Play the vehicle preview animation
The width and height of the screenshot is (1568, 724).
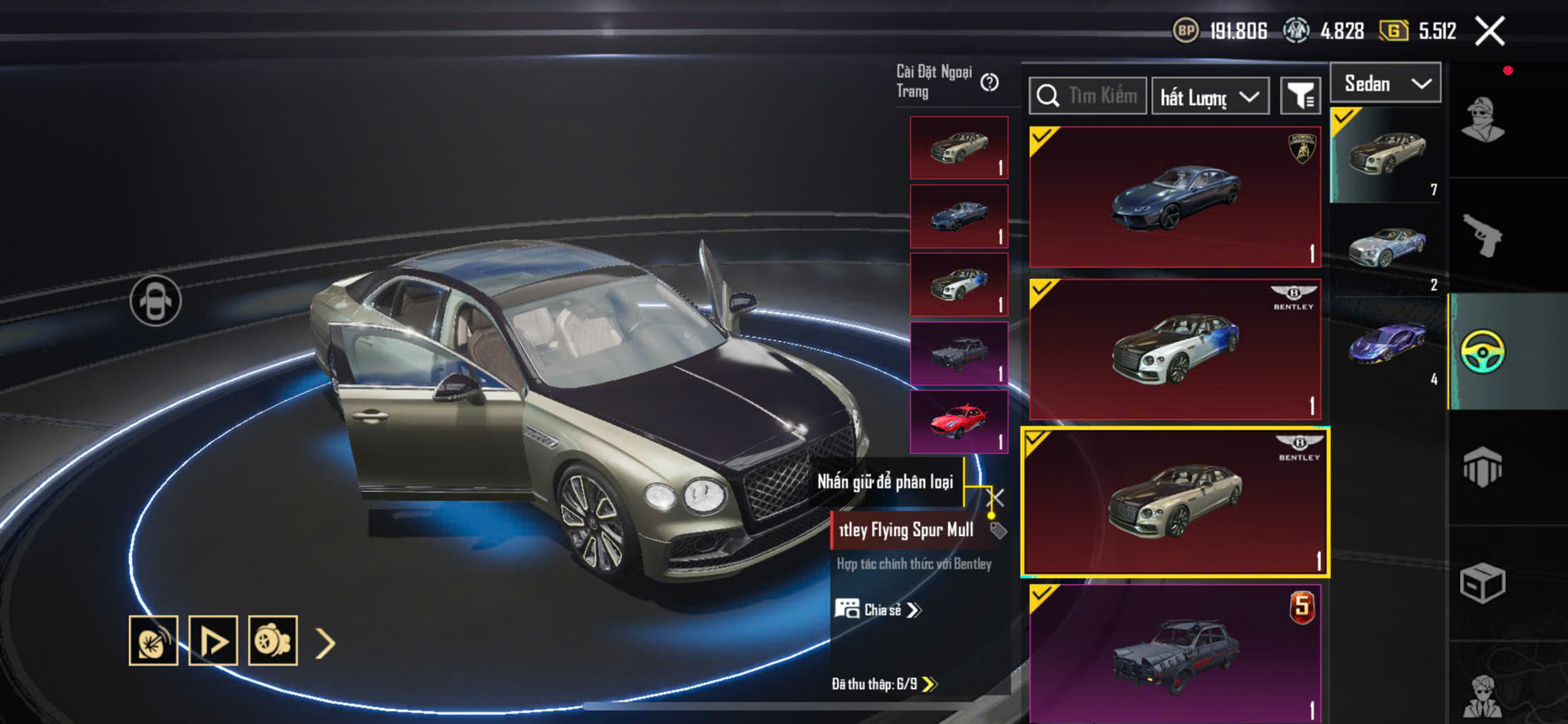[213, 641]
